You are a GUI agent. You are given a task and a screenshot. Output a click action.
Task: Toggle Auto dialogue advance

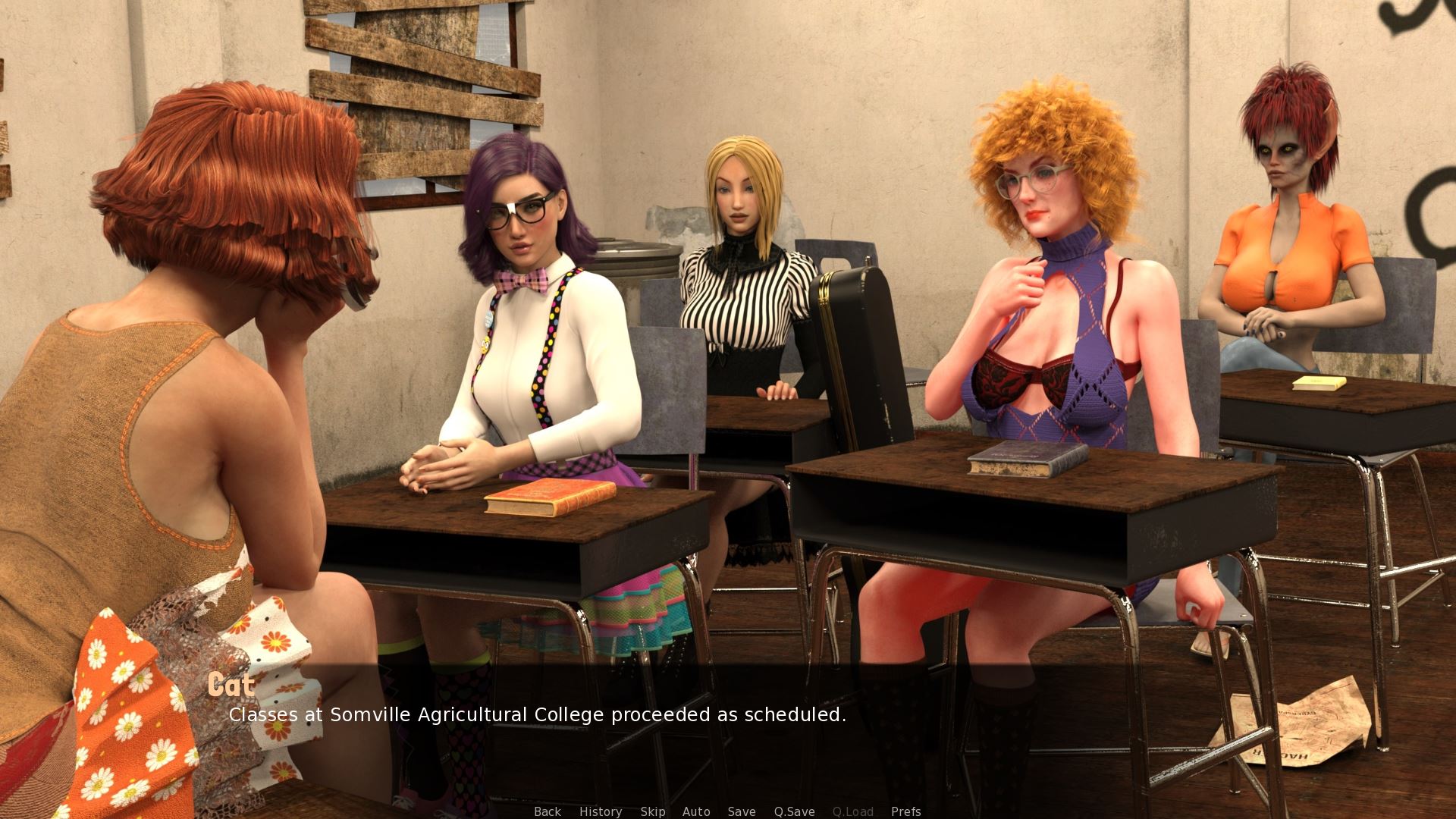696,811
